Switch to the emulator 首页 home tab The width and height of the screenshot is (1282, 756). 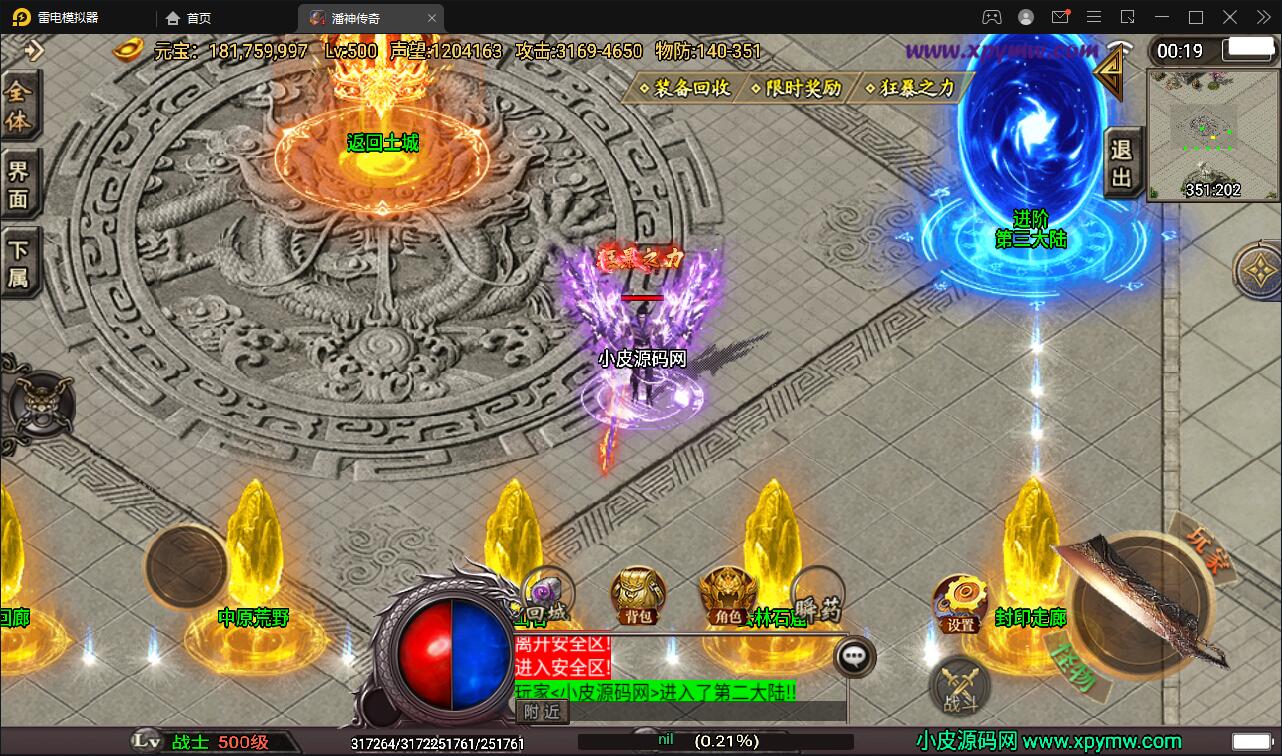click(x=188, y=18)
